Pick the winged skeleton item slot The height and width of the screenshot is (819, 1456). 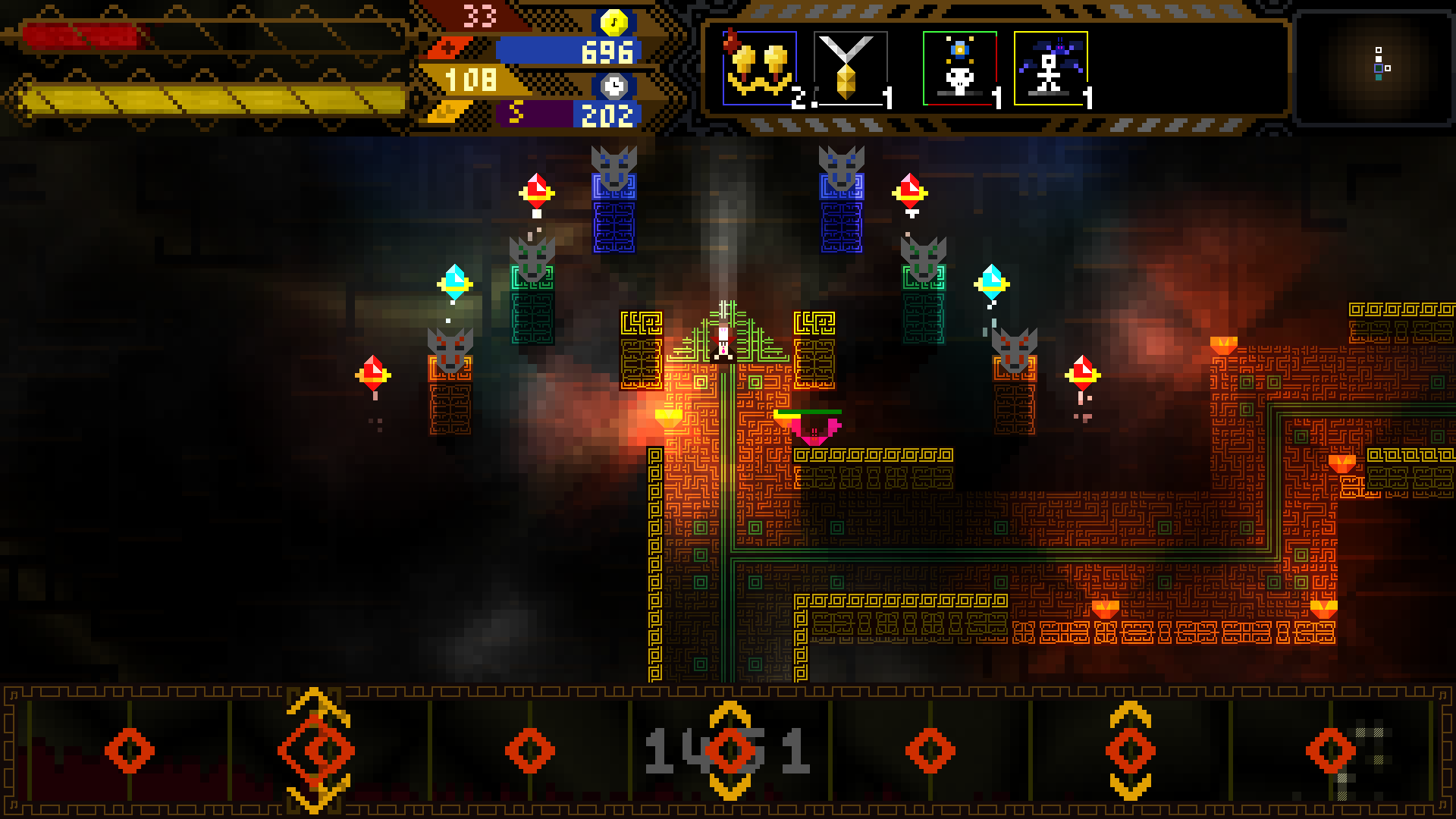pyautogui.click(x=1050, y=69)
